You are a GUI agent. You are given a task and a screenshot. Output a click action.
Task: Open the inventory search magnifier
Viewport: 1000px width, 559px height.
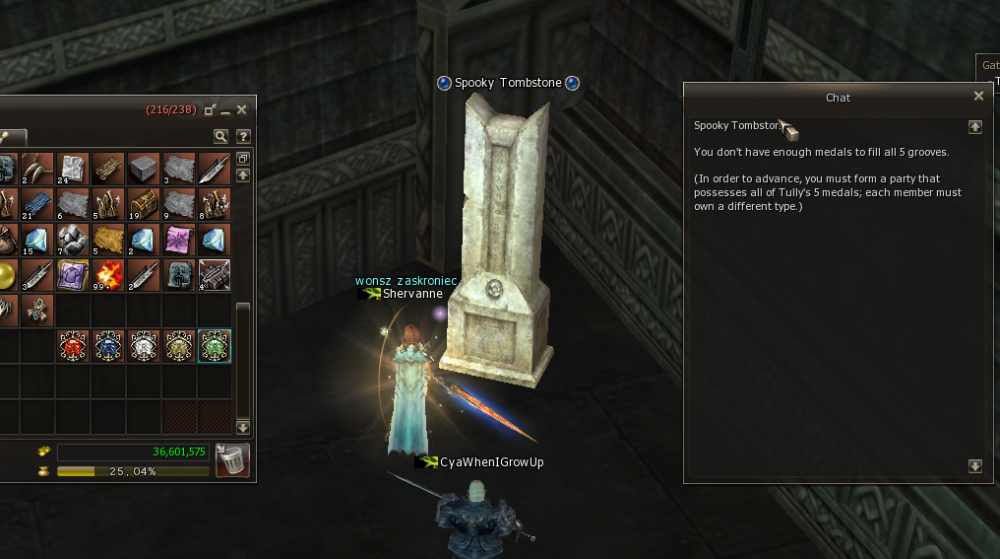coord(220,136)
